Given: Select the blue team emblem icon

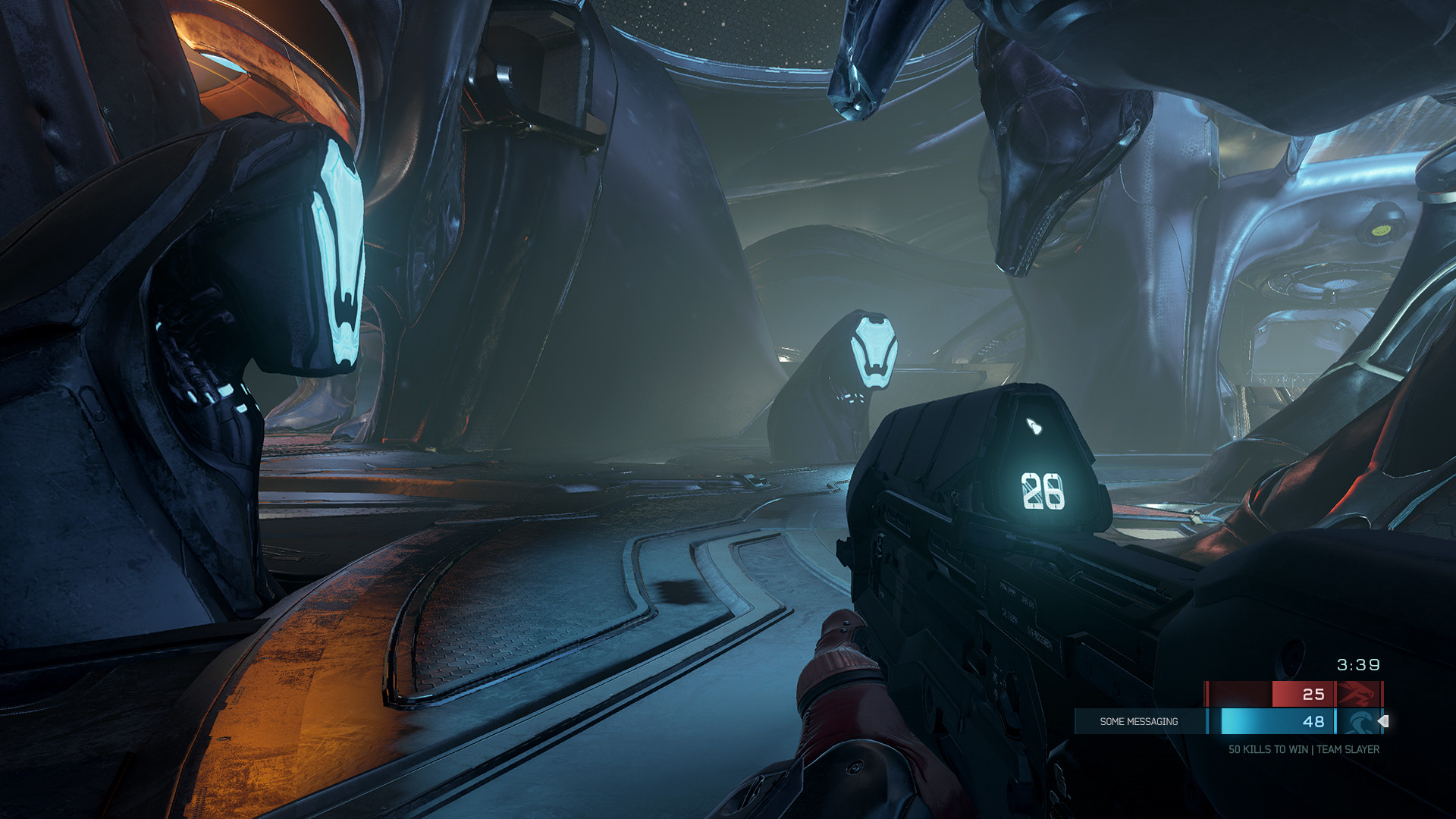Looking at the screenshot, I should tap(1357, 721).
